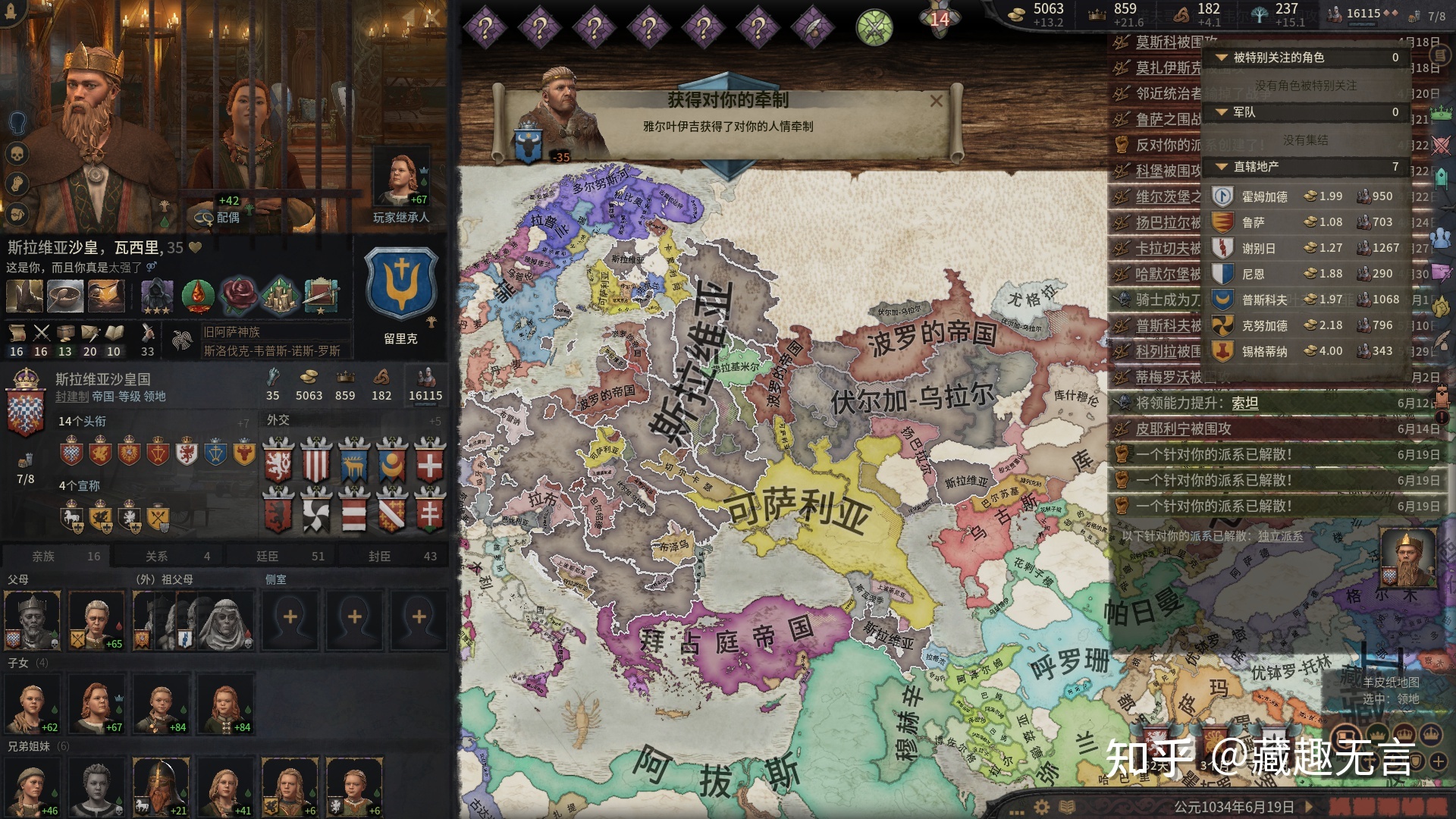This screenshot has width=1456, height=819.
Task: Click the 独立派系 link
Action: tap(1280, 536)
